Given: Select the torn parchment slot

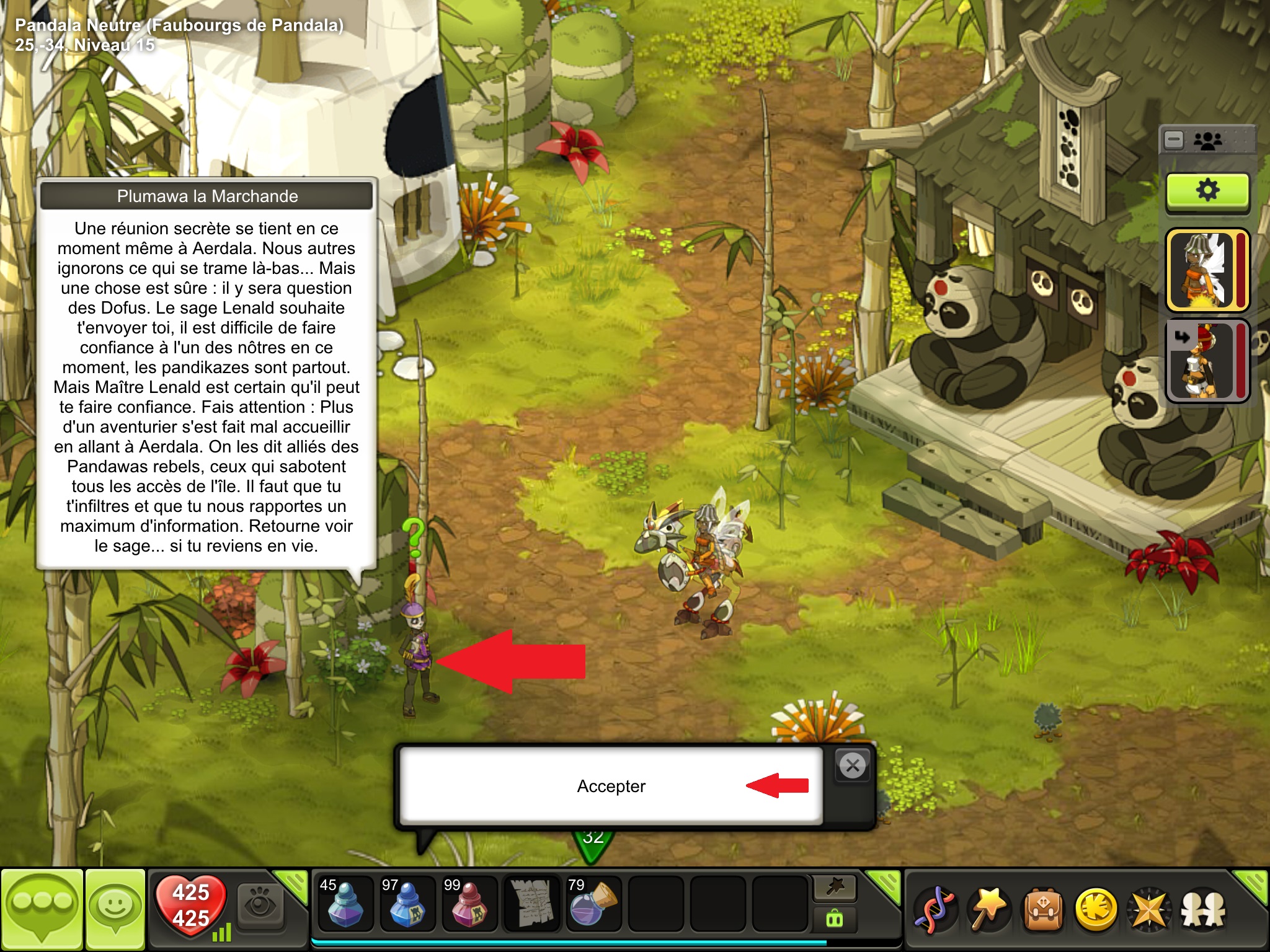Looking at the screenshot, I should [x=531, y=902].
